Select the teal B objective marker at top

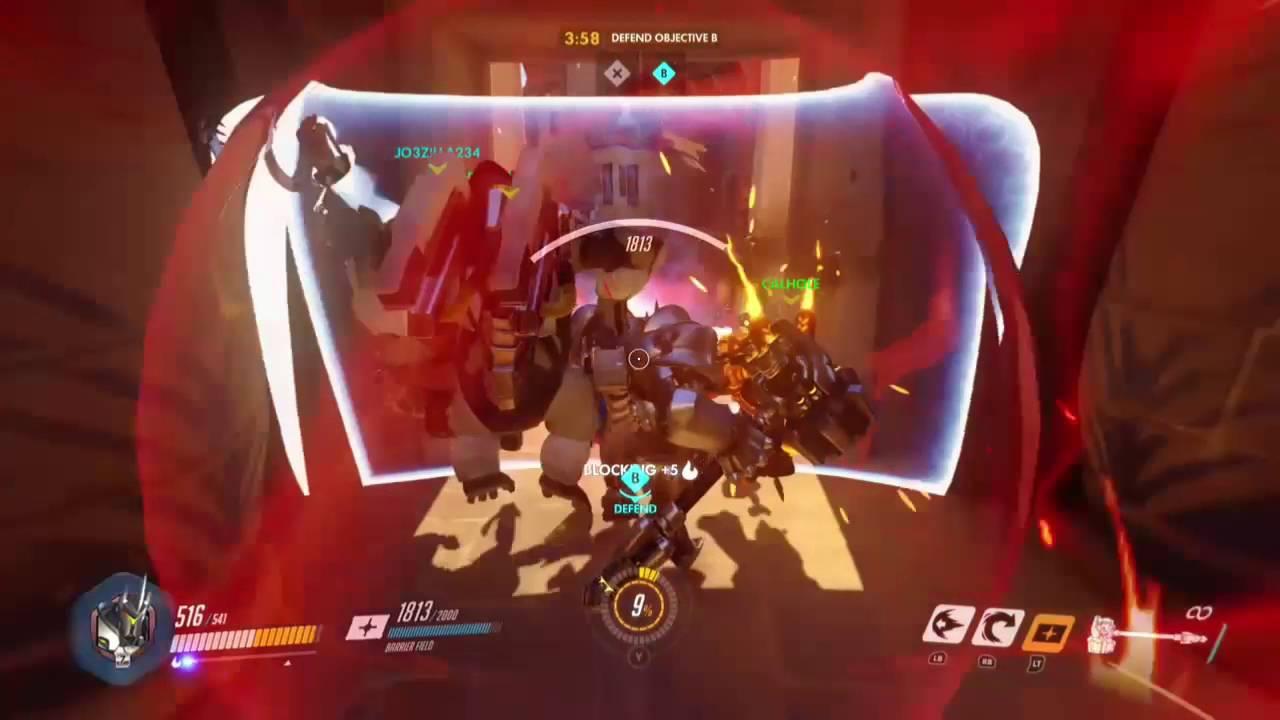pos(664,73)
